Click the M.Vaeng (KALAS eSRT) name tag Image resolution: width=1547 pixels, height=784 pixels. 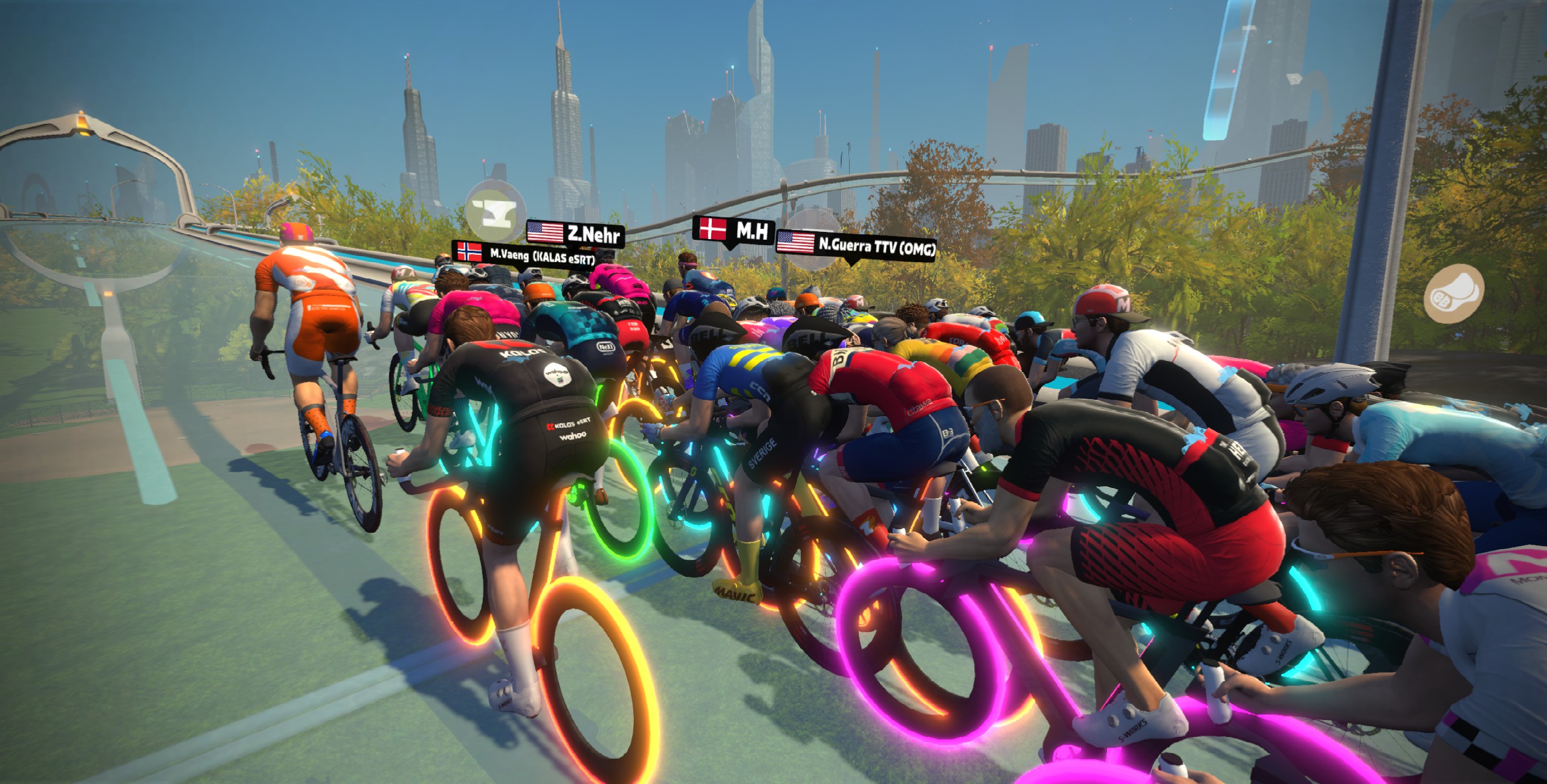pyautogui.click(x=523, y=254)
